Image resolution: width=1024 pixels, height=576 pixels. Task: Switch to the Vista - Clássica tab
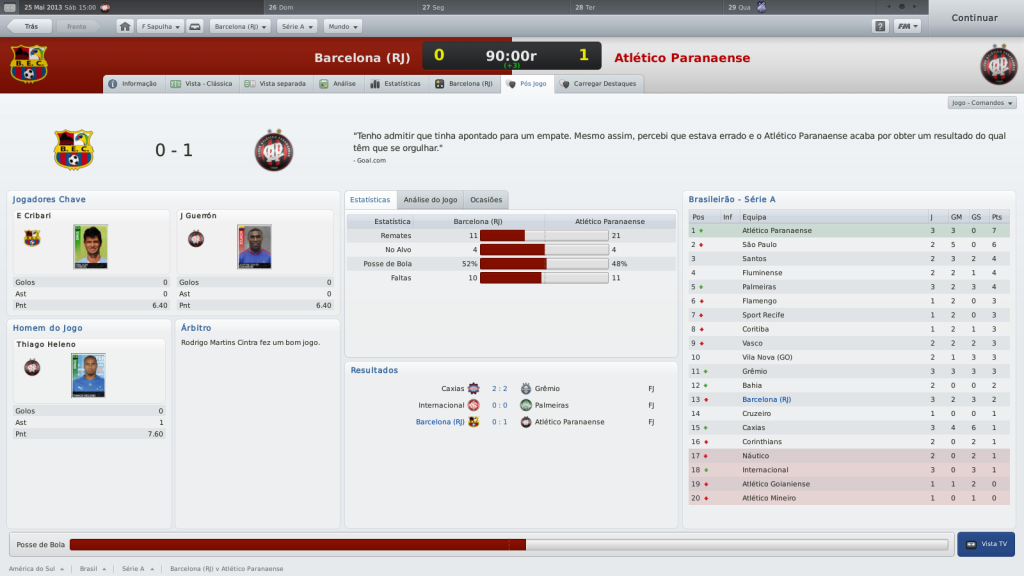coord(201,84)
